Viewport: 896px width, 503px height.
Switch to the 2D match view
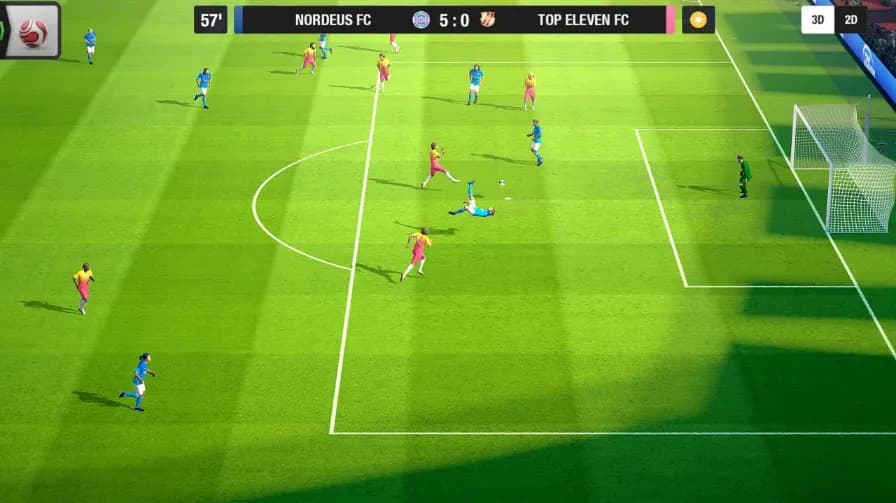[x=851, y=19]
